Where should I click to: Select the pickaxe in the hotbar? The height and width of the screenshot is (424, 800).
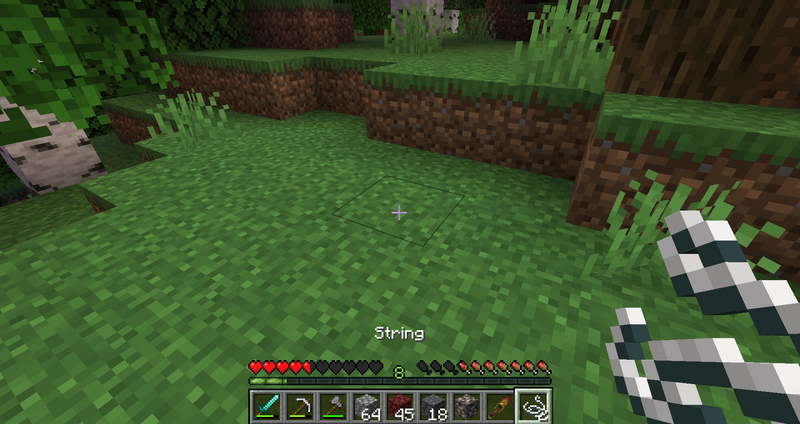point(300,406)
